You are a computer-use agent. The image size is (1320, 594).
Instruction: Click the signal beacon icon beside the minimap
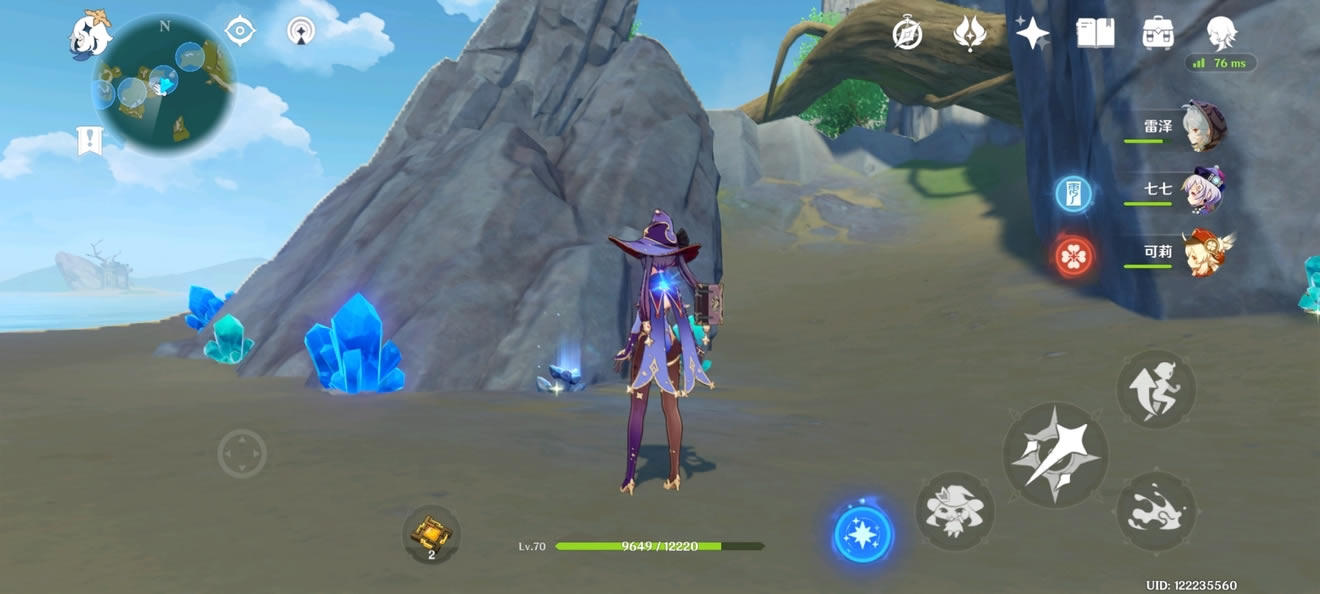(x=300, y=32)
